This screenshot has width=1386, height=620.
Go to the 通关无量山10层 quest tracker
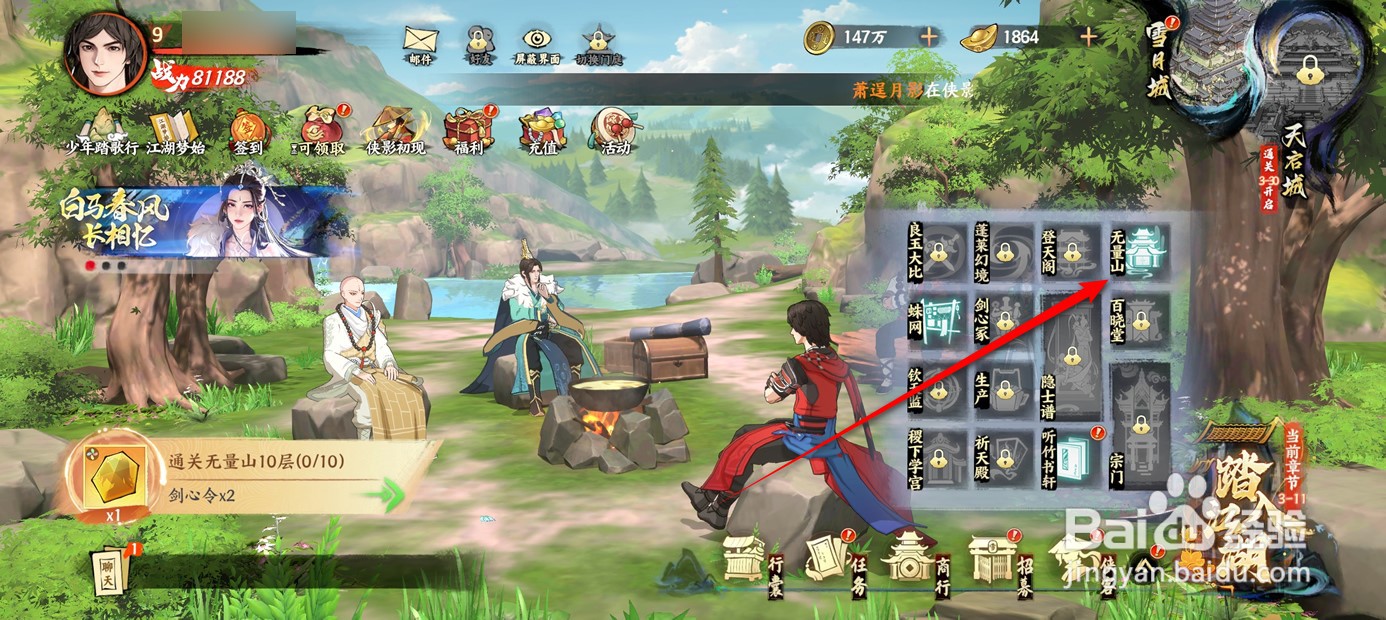pyautogui.click(x=250, y=480)
